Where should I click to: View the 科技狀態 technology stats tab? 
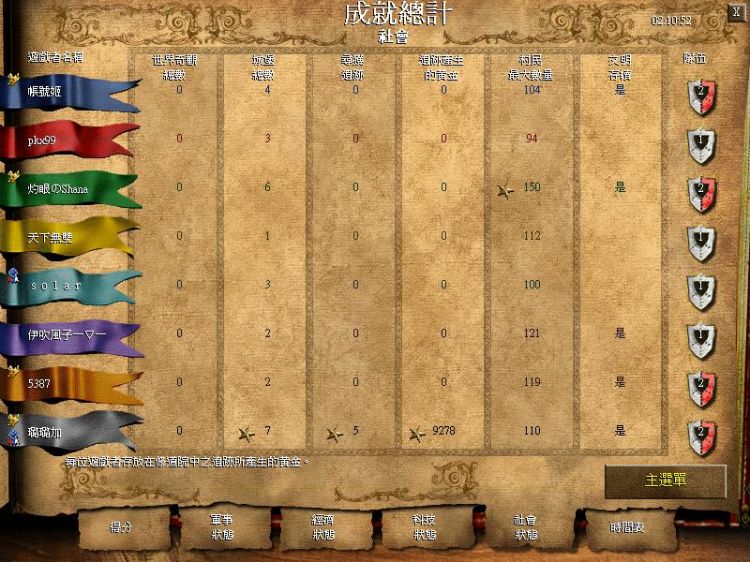click(426, 527)
